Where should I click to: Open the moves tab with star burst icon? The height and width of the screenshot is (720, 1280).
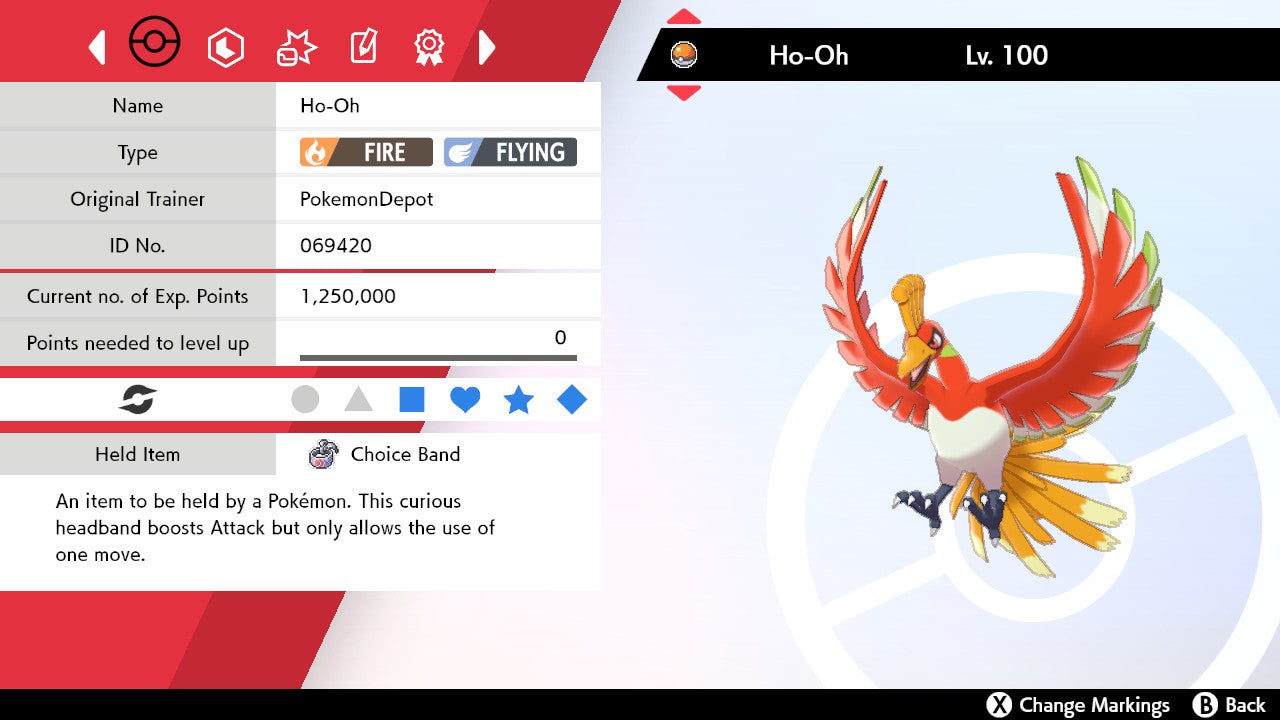(296, 47)
